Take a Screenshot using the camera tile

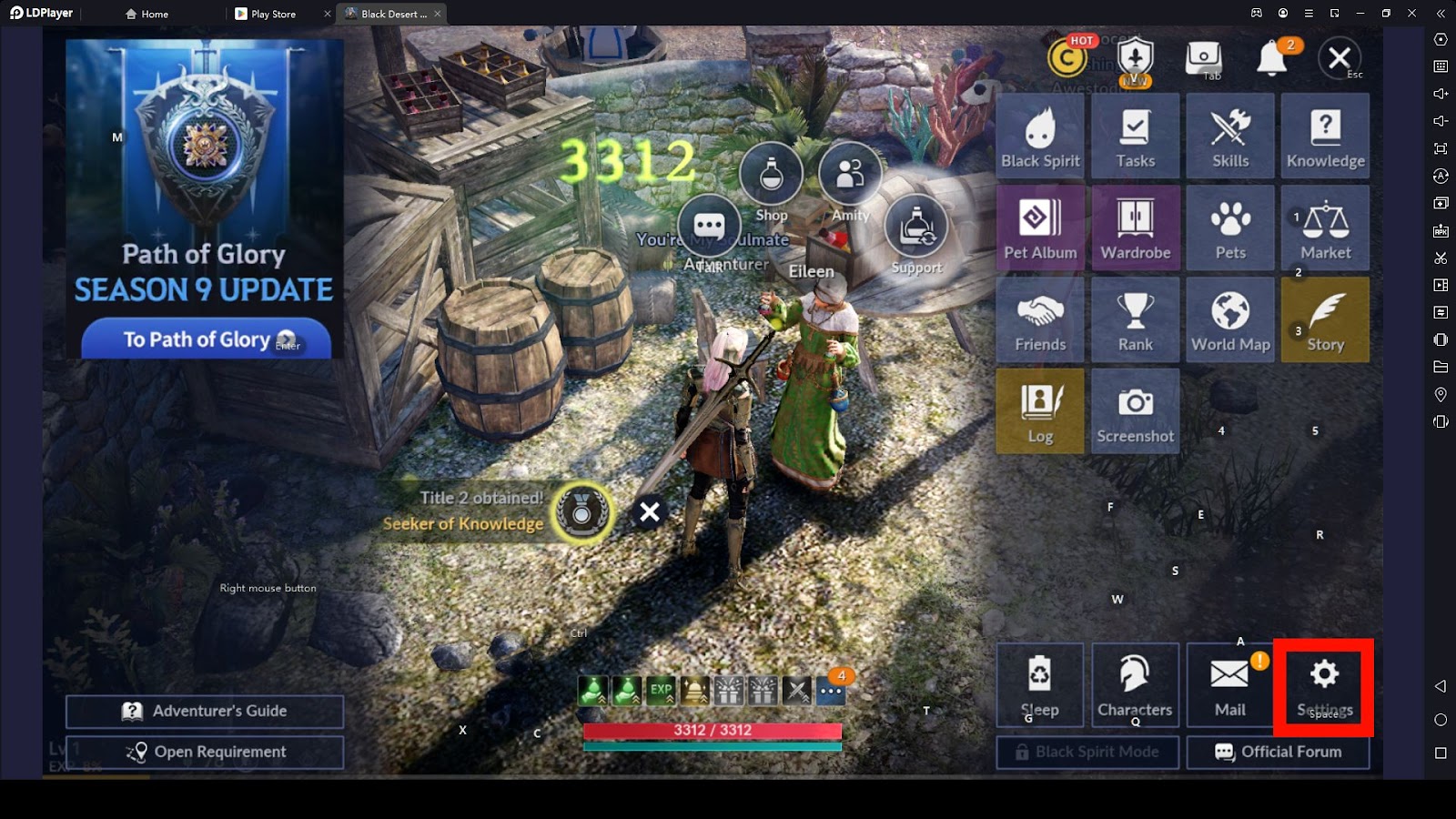[1135, 411]
